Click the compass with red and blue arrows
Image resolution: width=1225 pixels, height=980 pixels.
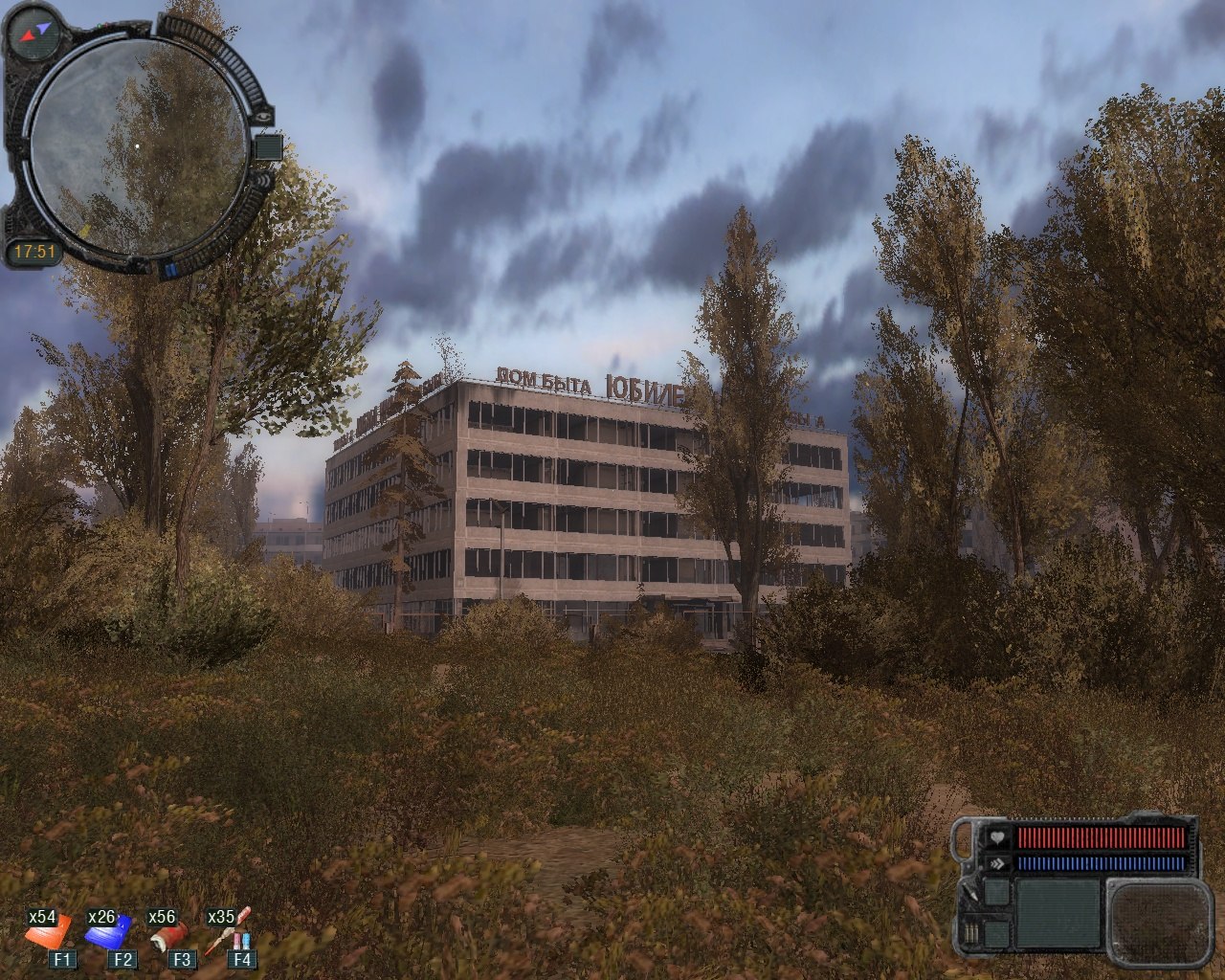34,33
